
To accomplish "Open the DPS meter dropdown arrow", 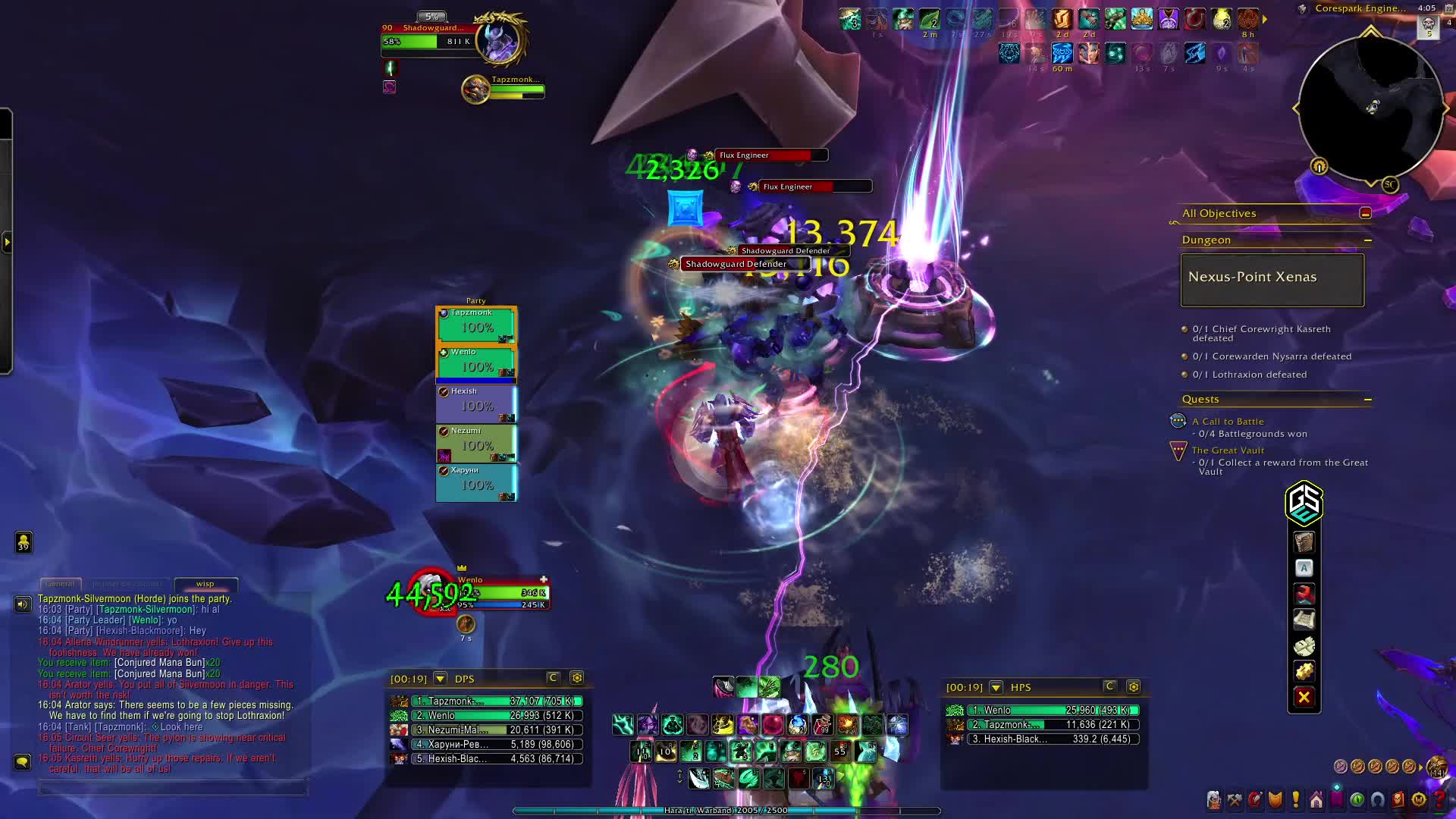I will [441, 679].
